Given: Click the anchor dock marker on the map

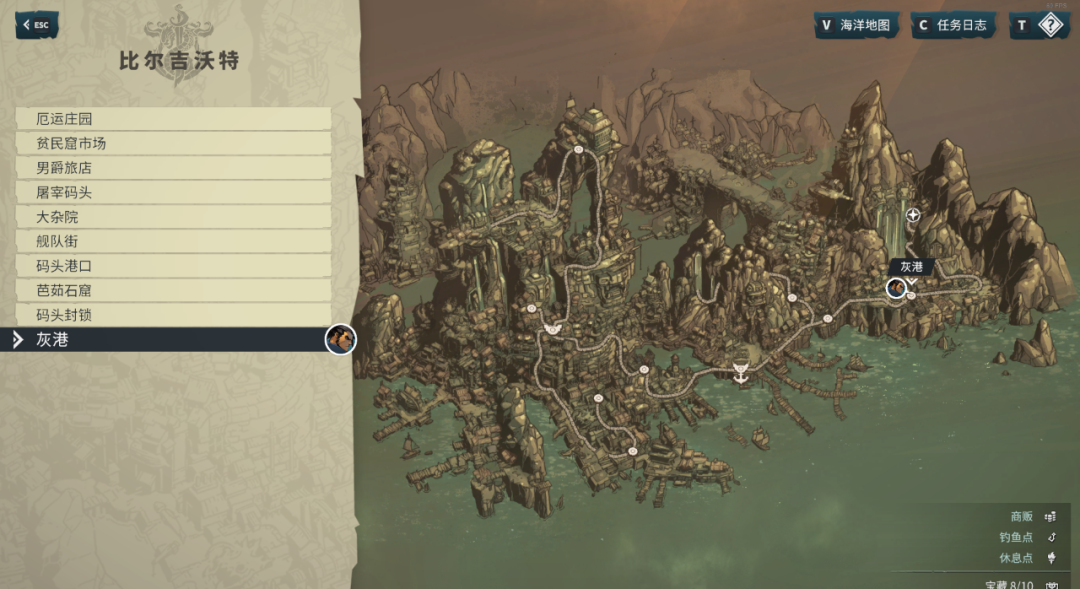Looking at the screenshot, I should (x=740, y=372).
